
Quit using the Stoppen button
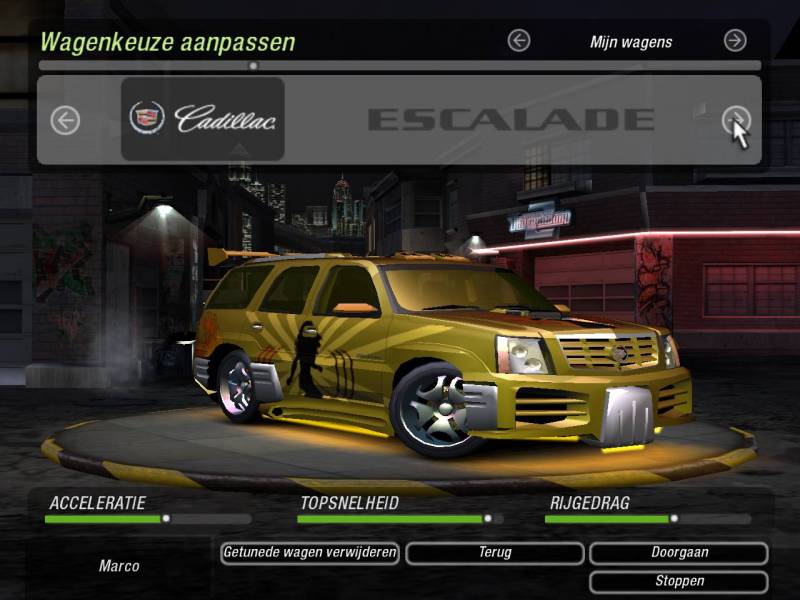coord(679,581)
